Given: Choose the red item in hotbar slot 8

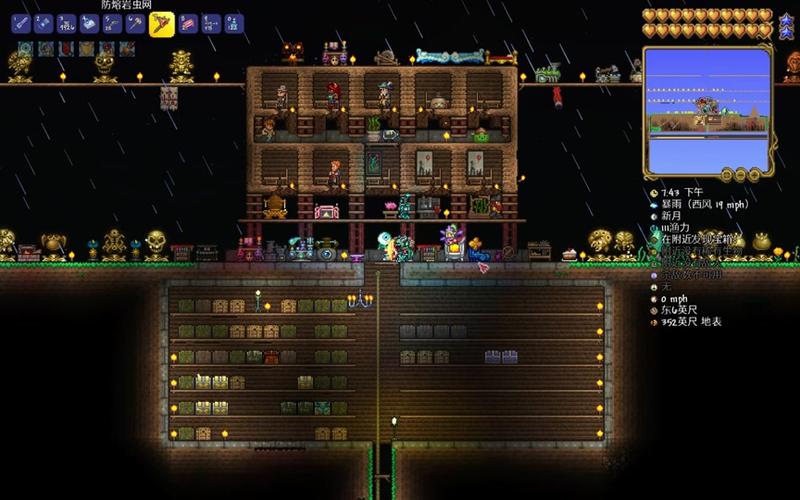Looking at the screenshot, I should coord(189,23).
